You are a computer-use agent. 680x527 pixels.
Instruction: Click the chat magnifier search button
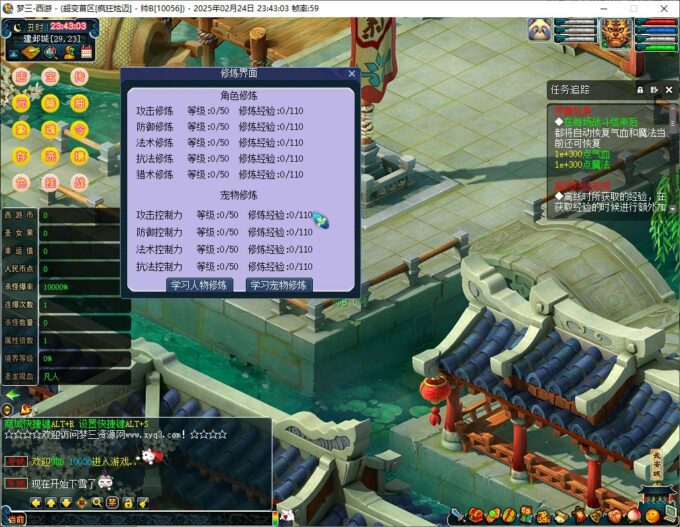click(x=97, y=502)
